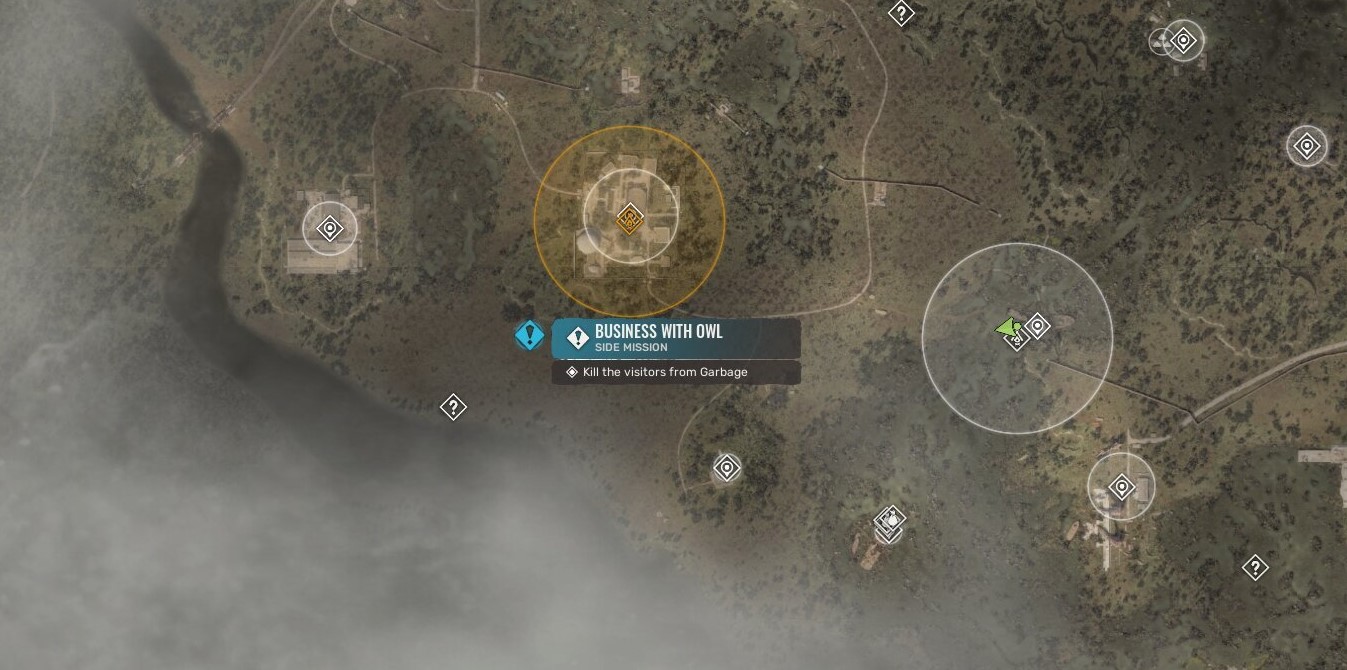
Task: Click the location pin beside the green player arrow
Action: click(1038, 325)
